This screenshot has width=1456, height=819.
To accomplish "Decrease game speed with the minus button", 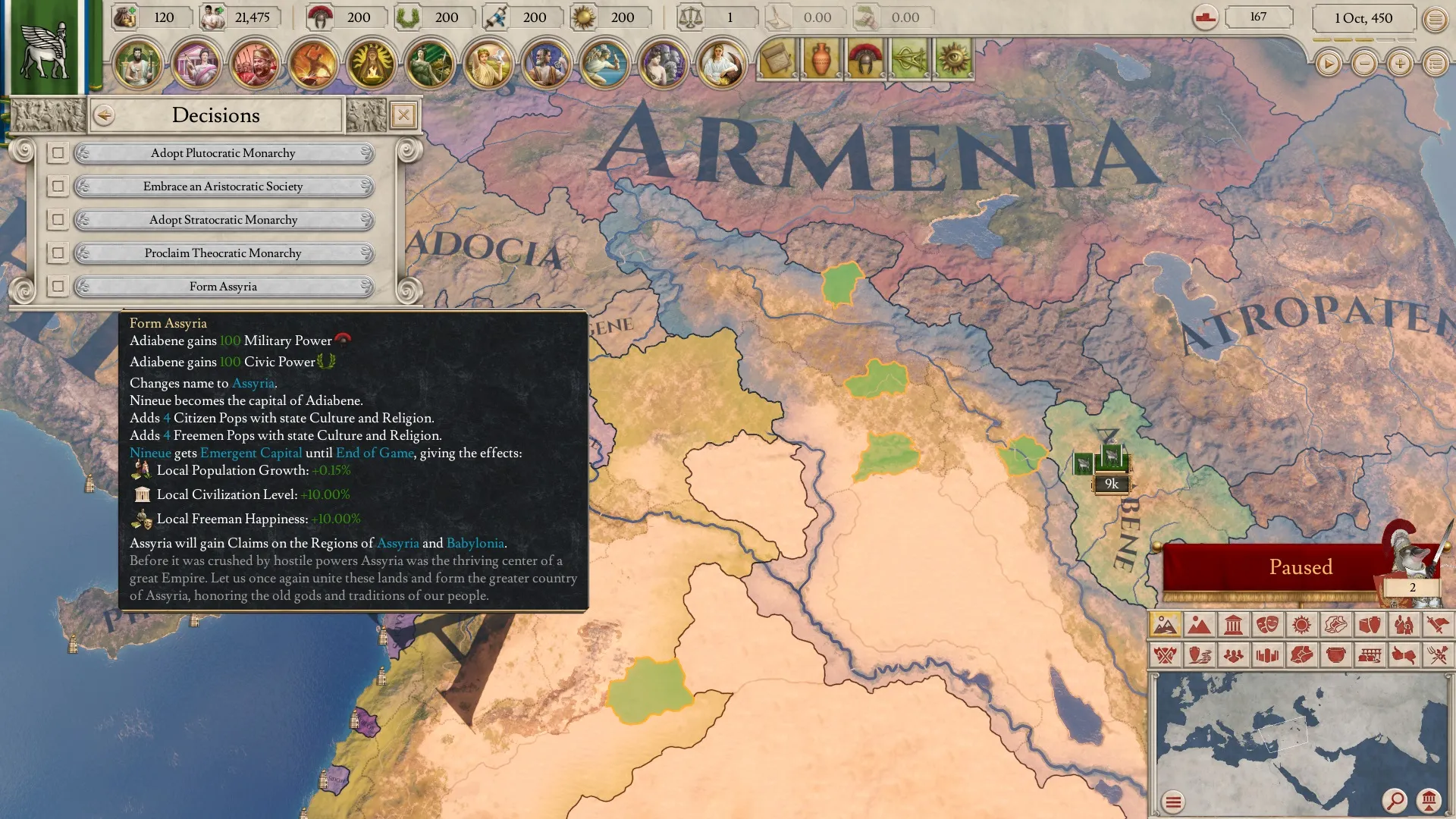I will pos(1364,64).
